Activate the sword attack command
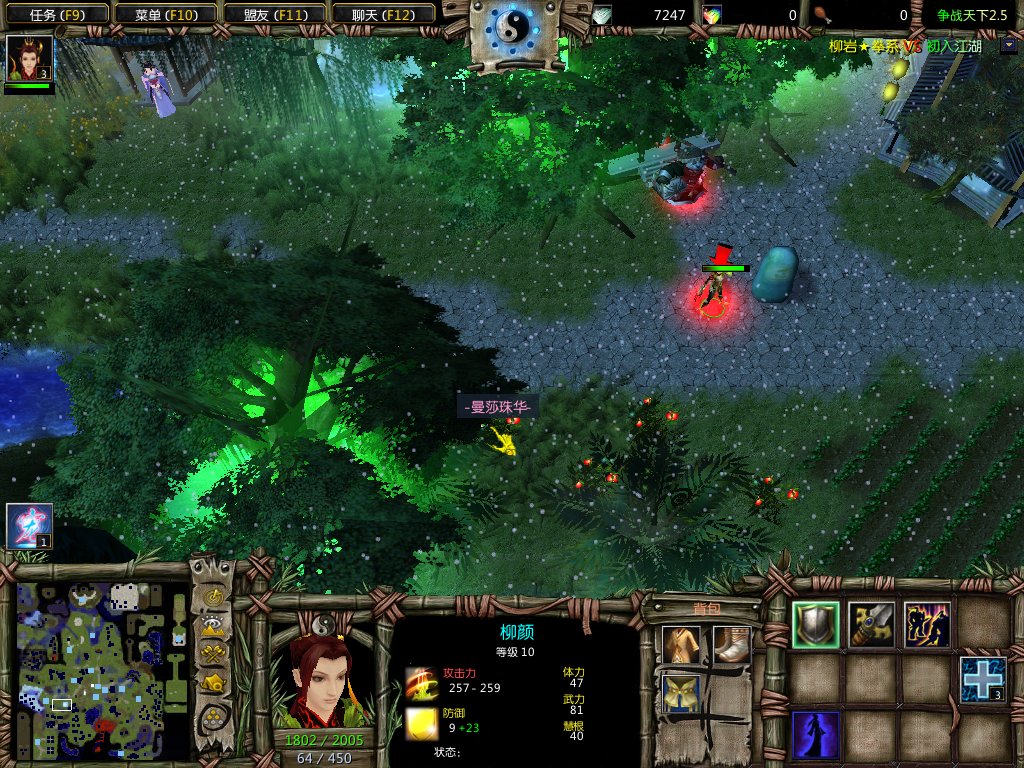 (x=871, y=625)
